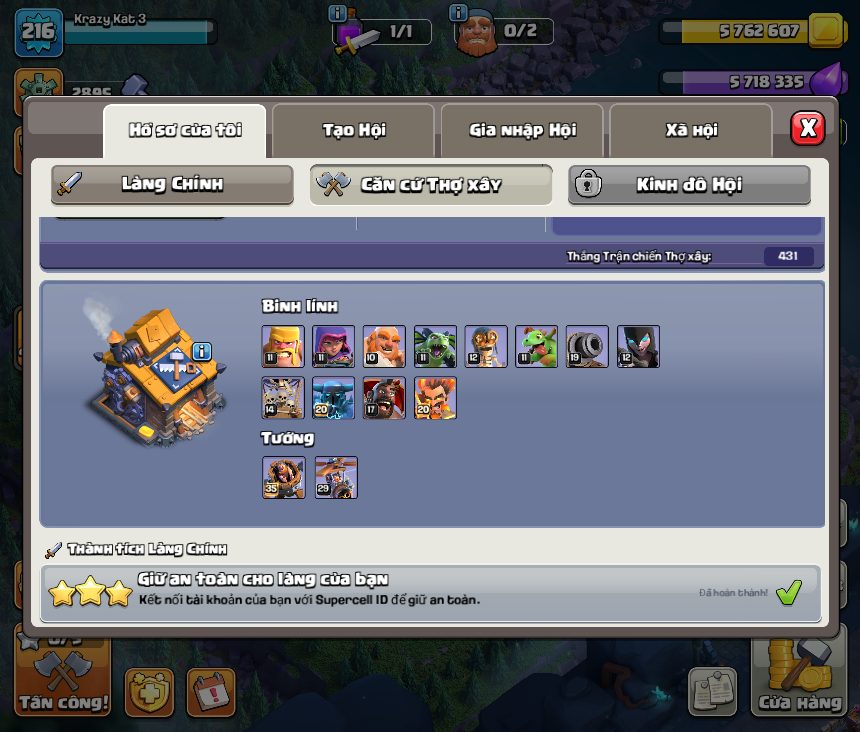Screen dimensions: 860x732
Task: Select the Hog Glider troop icon
Action: pyautogui.click(x=384, y=398)
